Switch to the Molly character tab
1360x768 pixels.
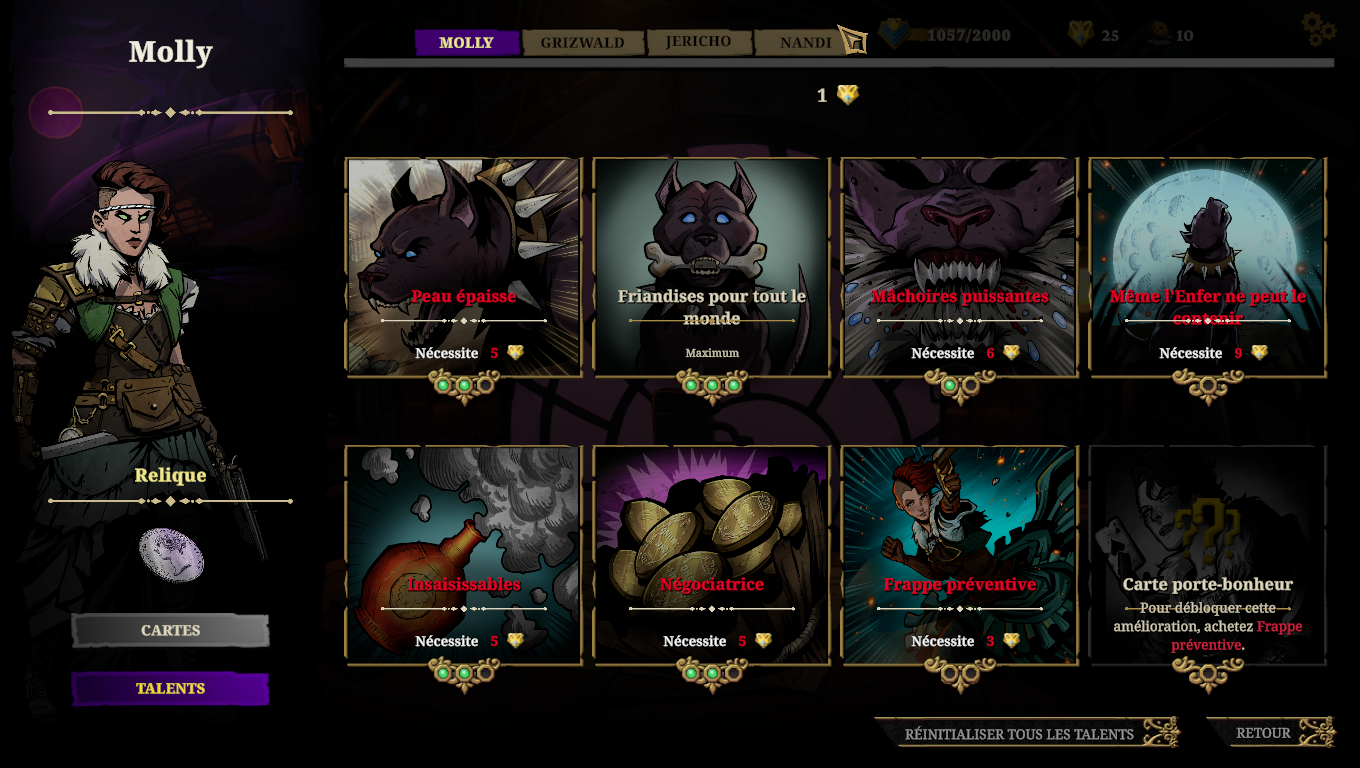[467, 42]
